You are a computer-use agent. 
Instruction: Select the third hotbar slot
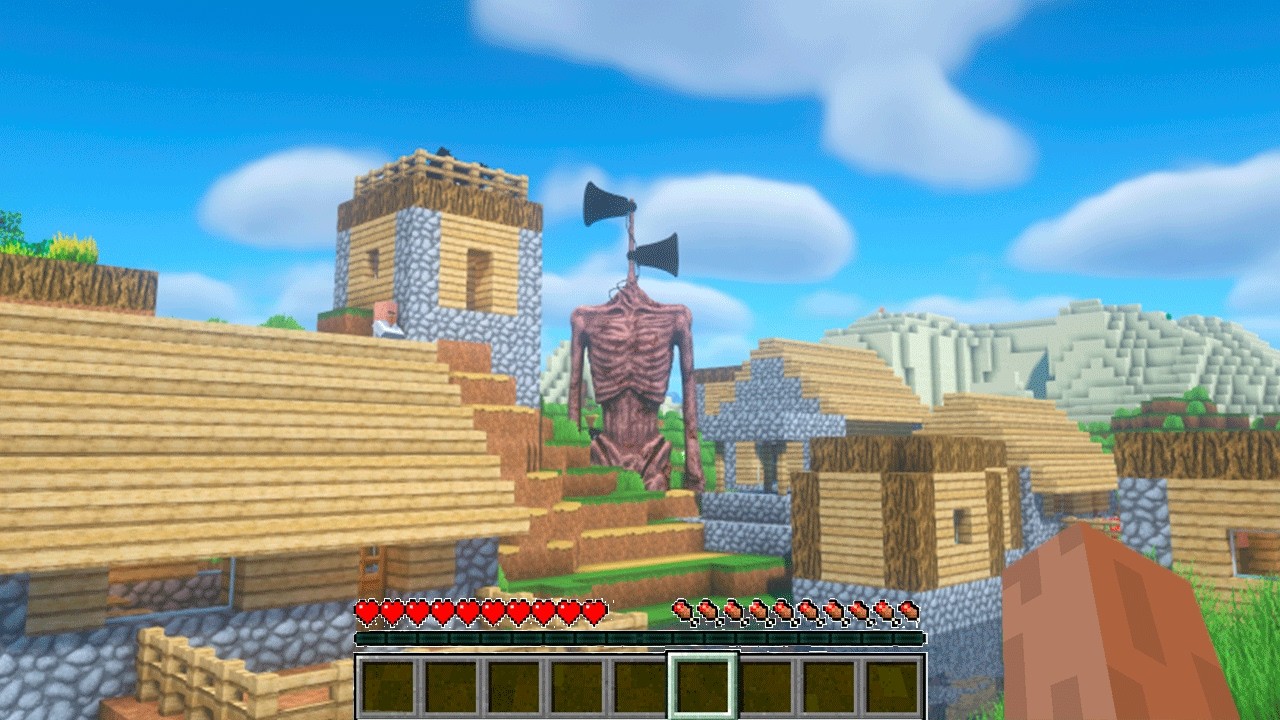(513, 685)
